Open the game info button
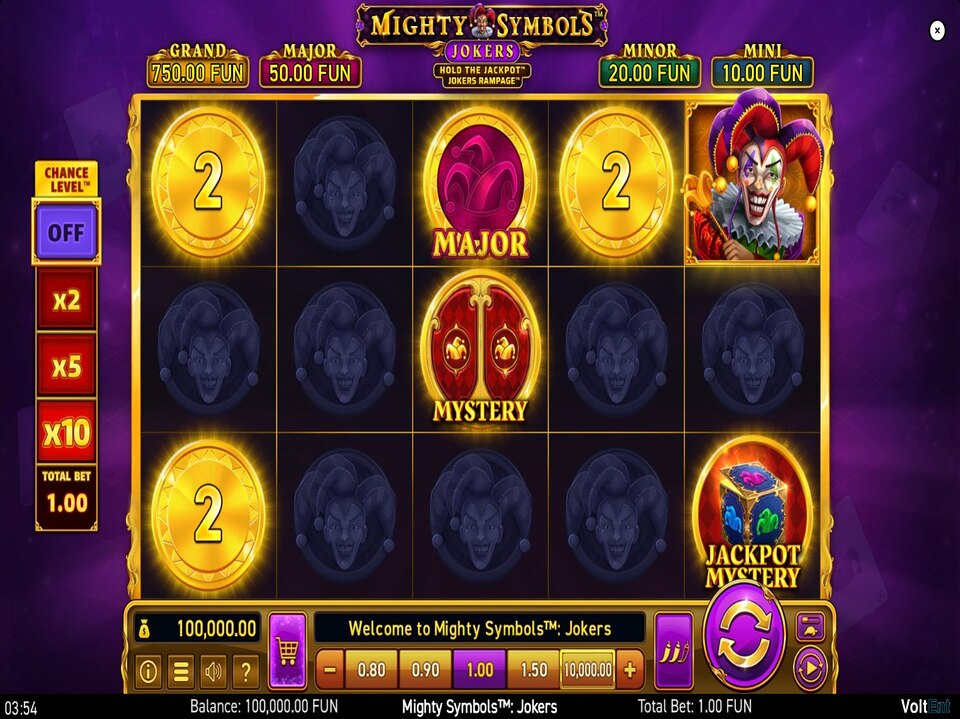The image size is (960, 719). point(148,671)
